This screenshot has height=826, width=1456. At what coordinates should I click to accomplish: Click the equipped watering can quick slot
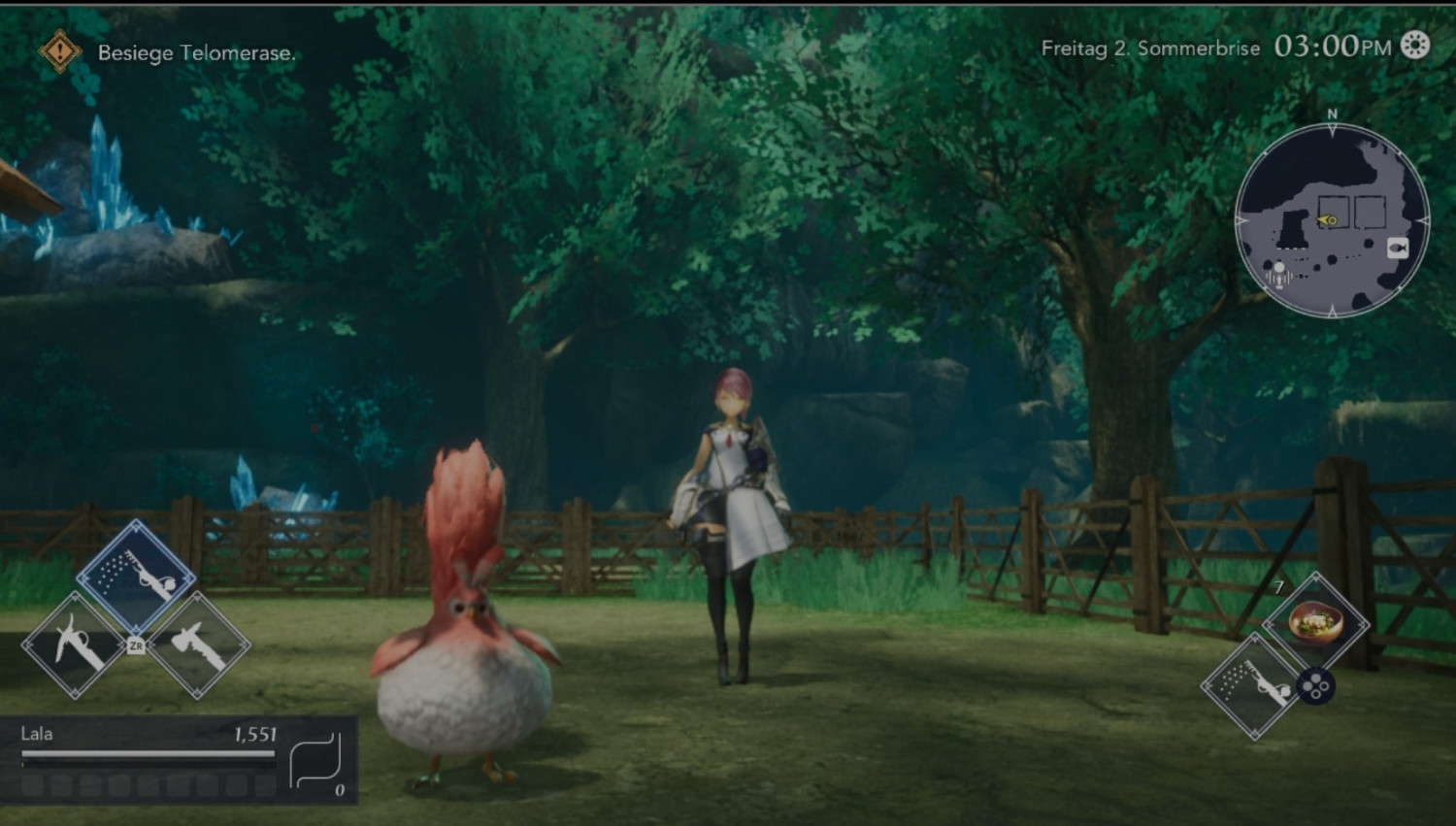click(x=1253, y=686)
